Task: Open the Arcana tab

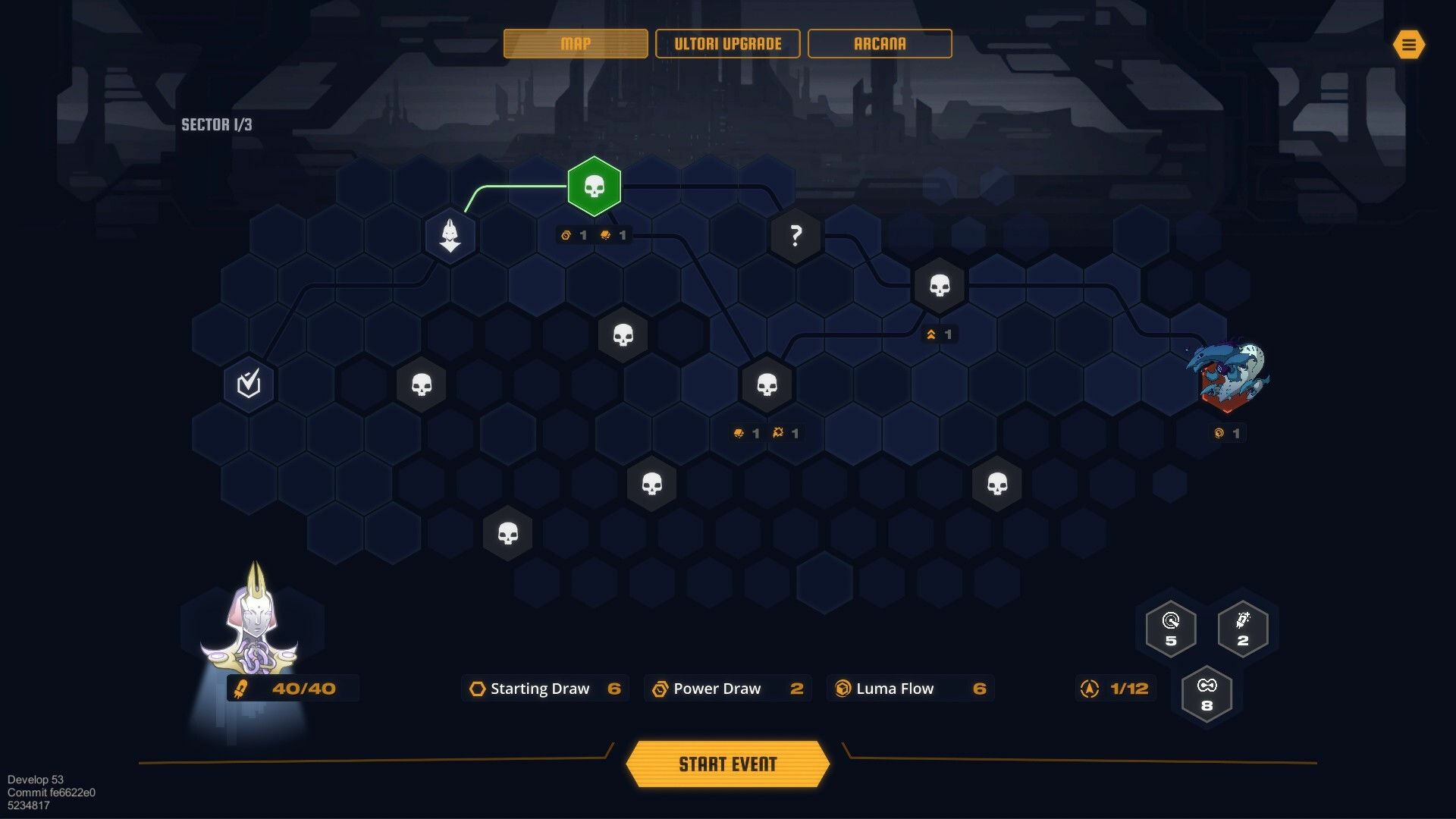Action: point(880,43)
